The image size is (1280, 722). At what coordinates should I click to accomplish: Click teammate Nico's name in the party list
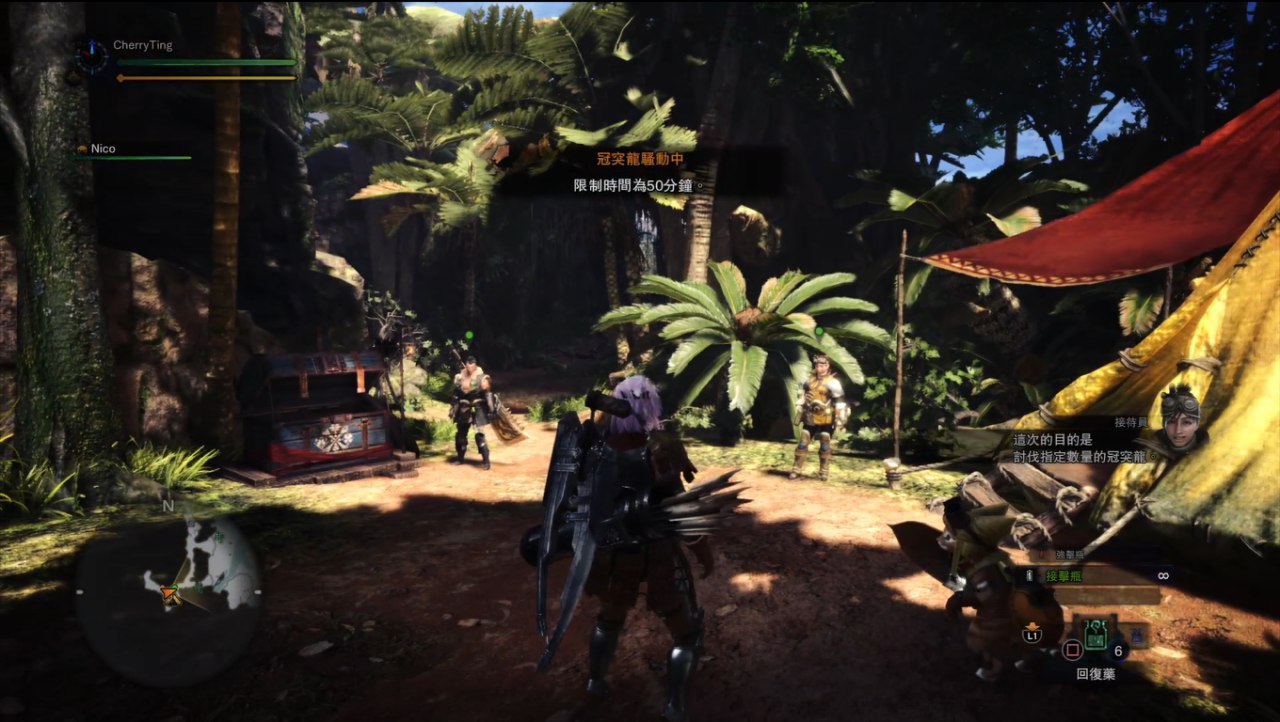[x=103, y=149]
